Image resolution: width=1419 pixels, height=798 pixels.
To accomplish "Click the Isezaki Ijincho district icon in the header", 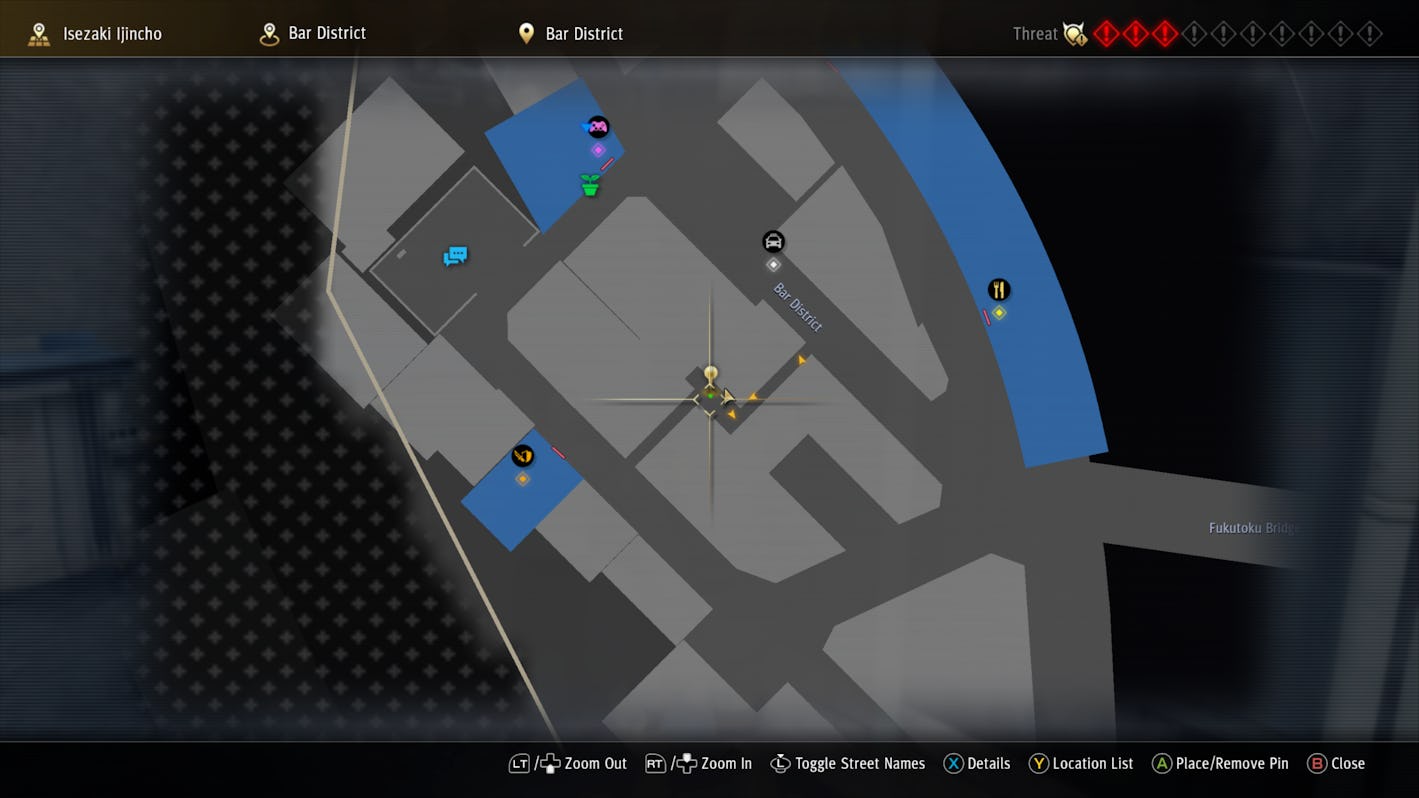I will click(x=38, y=33).
